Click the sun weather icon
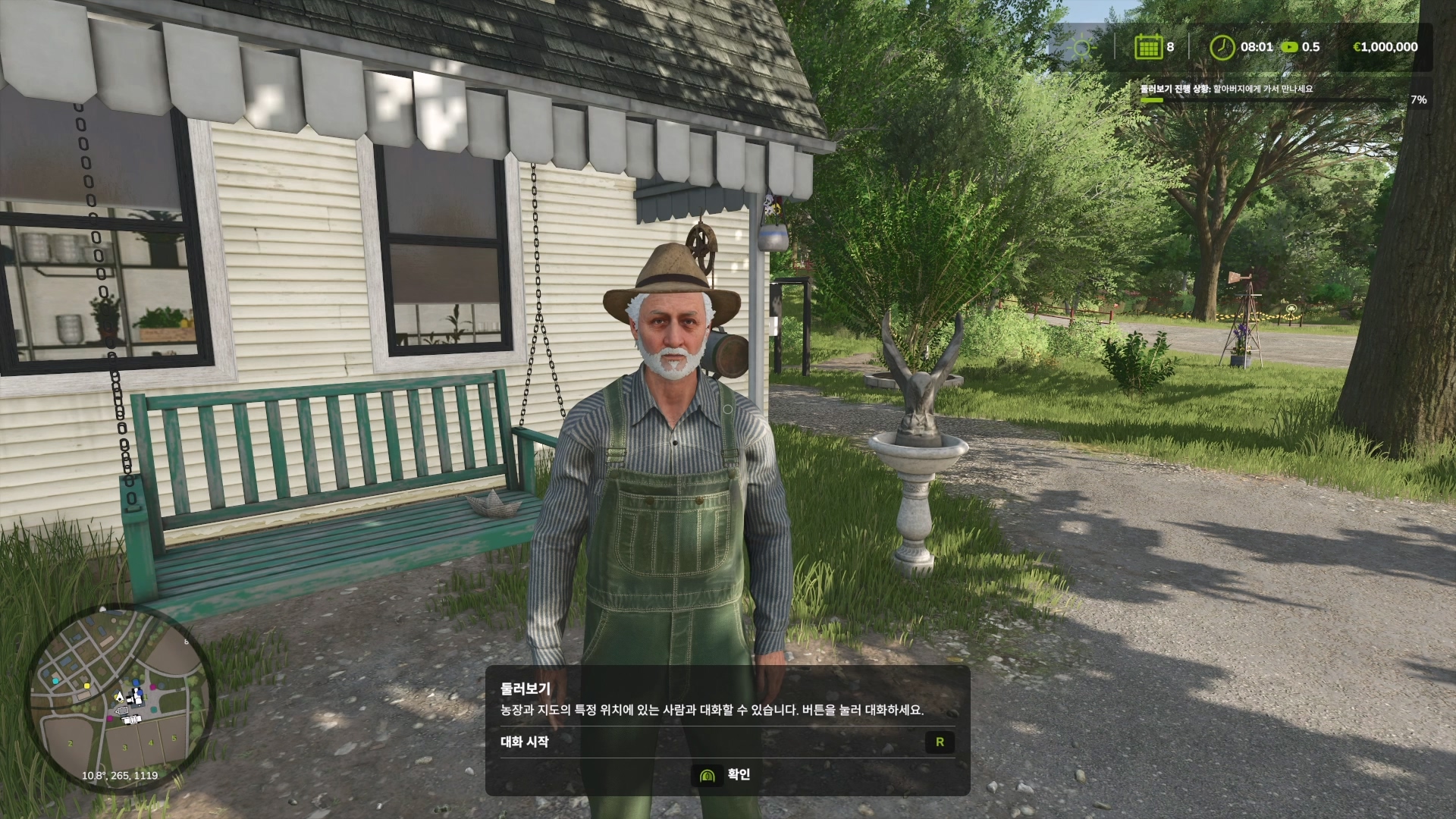The image size is (1456, 819). pos(1081,48)
